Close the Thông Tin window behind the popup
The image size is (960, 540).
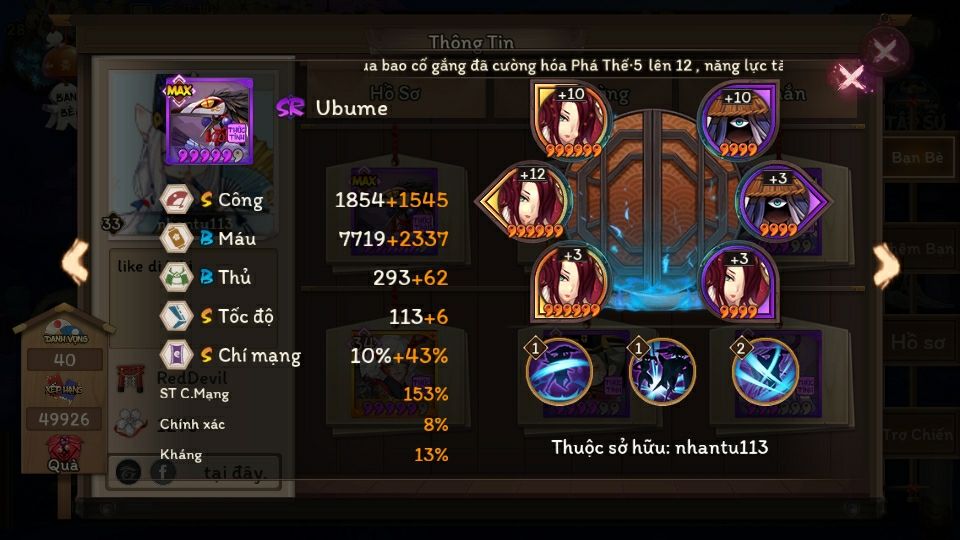pyautogui.click(x=884, y=50)
